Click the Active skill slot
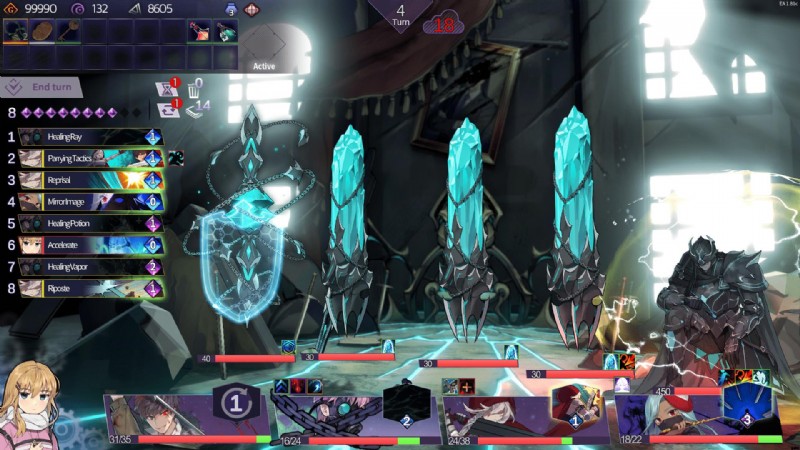The width and height of the screenshot is (800, 450). [264, 46]
